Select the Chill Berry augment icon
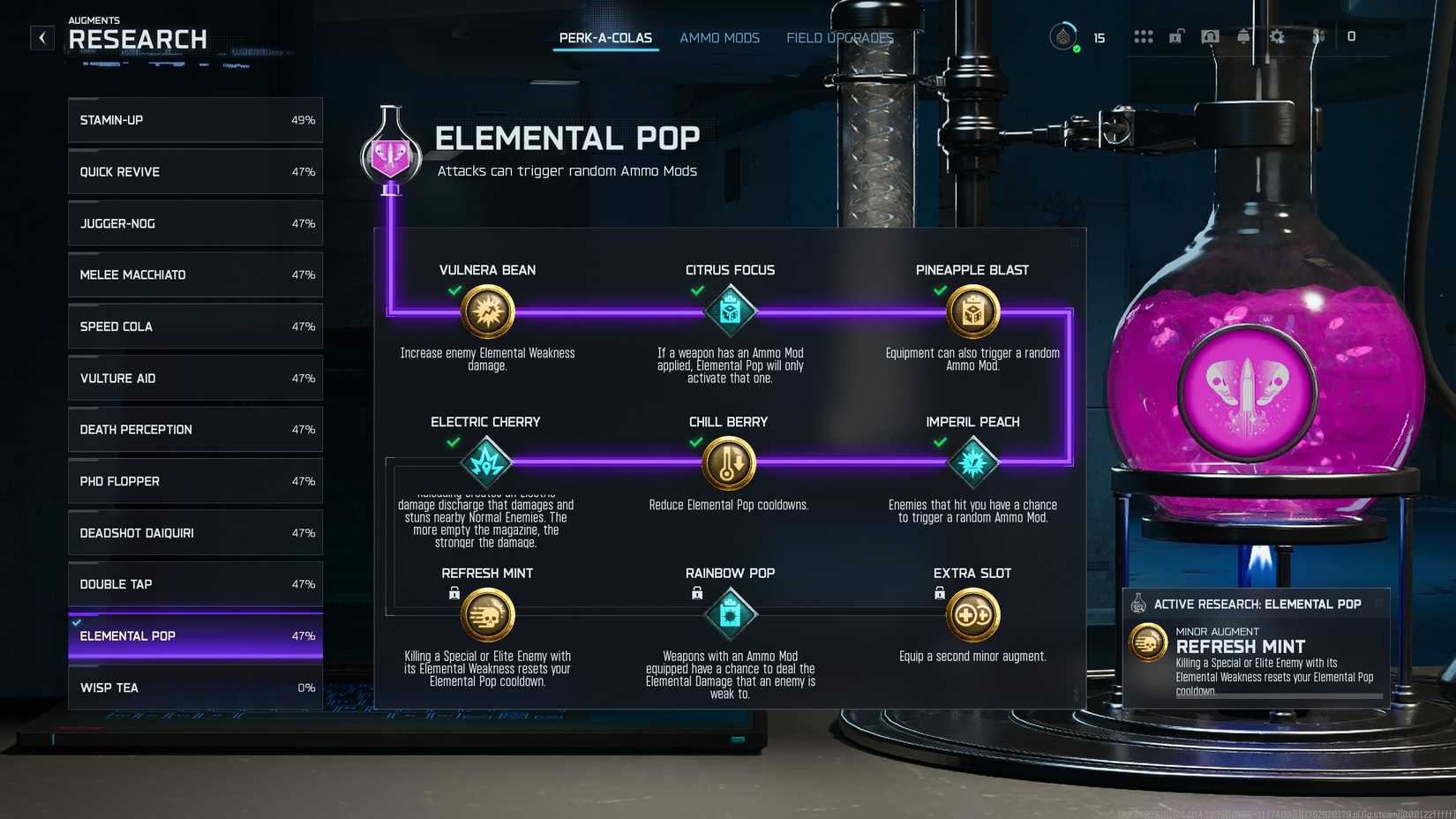Viewport: 1456px width, 819px height. [x=729, y=462]
